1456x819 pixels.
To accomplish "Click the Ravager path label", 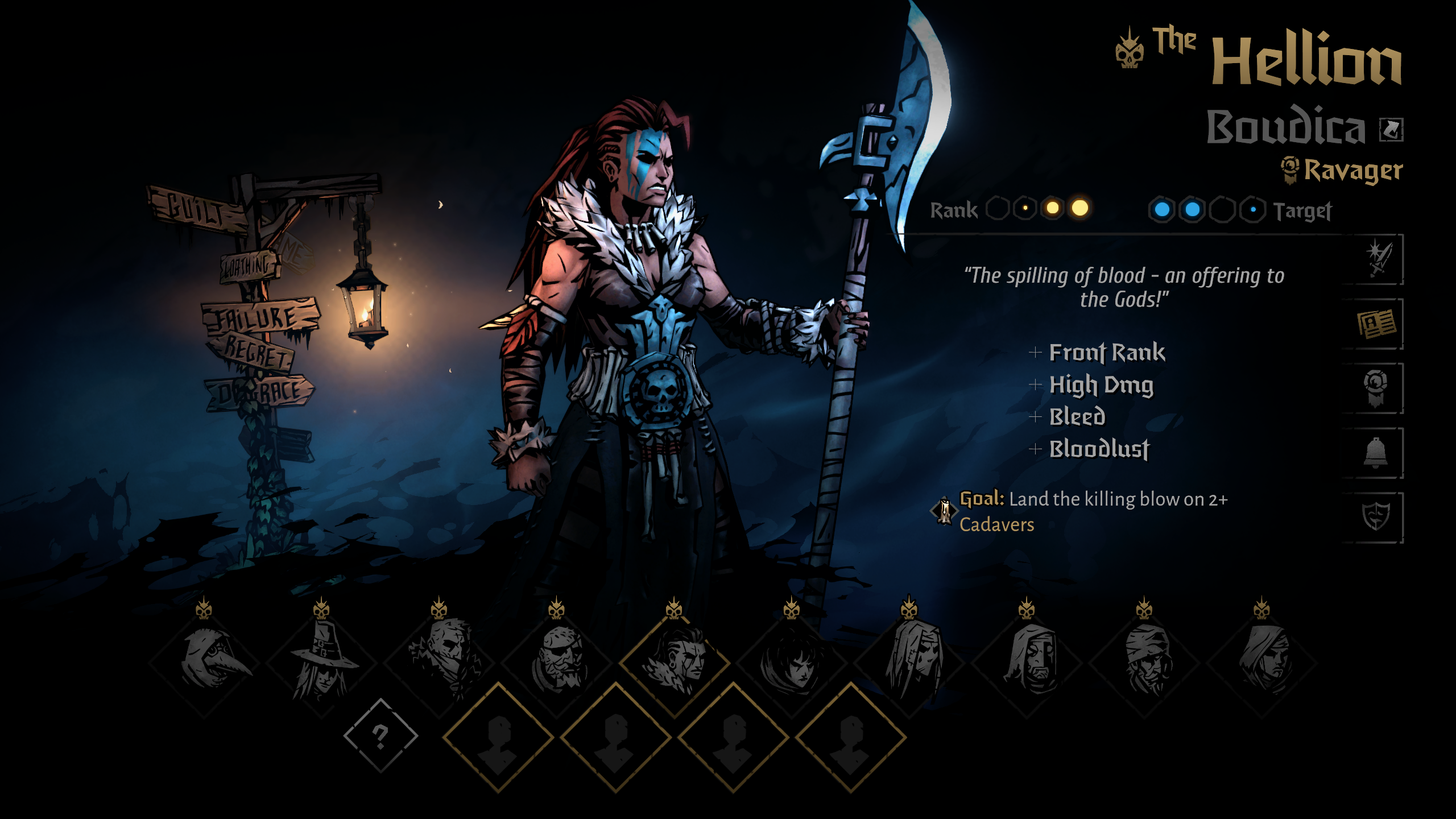I will click(1352, 171).
